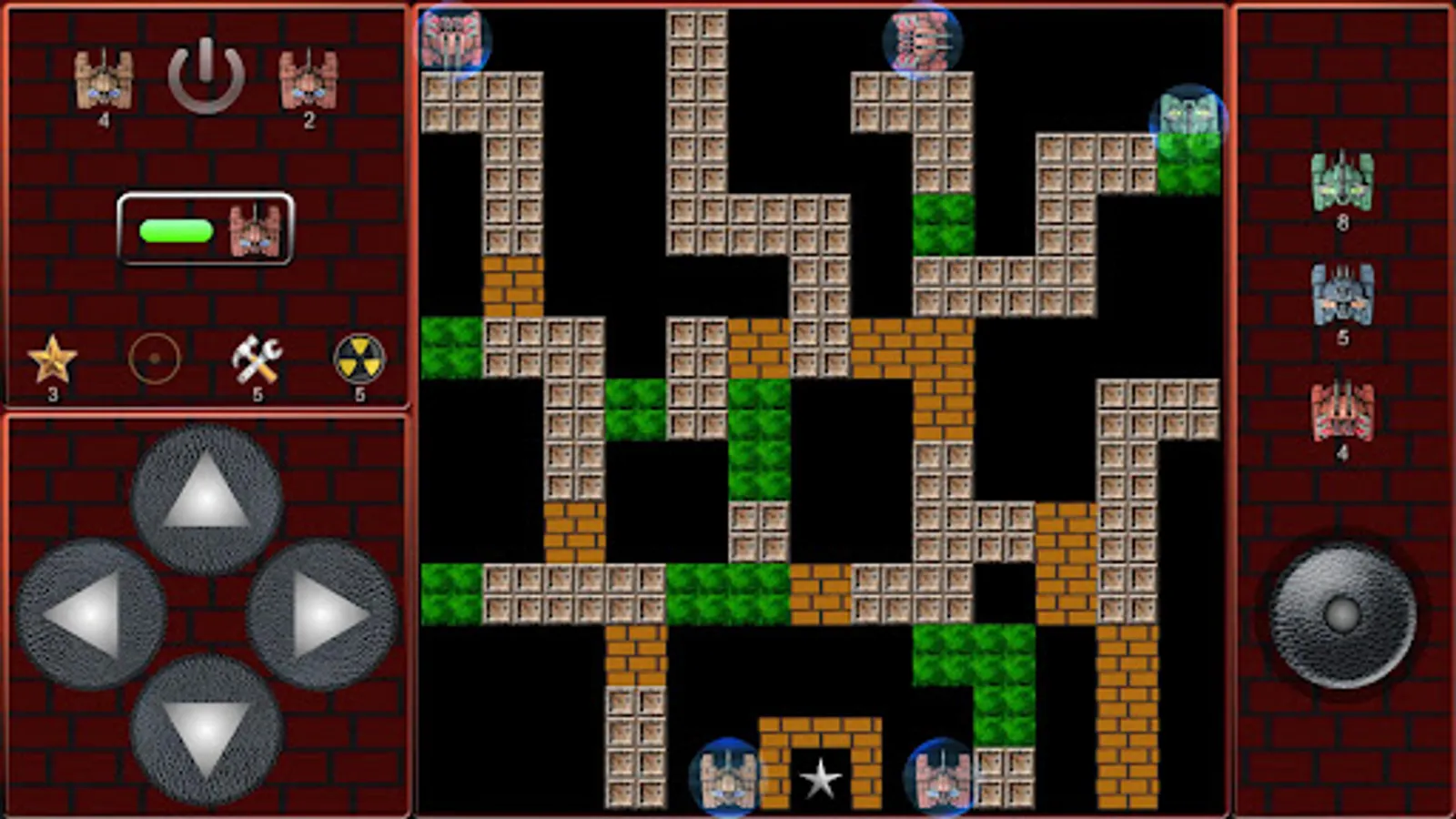Select the tank in the top-left map corner
Image resolution: width=1456 pixels, height=819 pixels.
click(452, 36)
